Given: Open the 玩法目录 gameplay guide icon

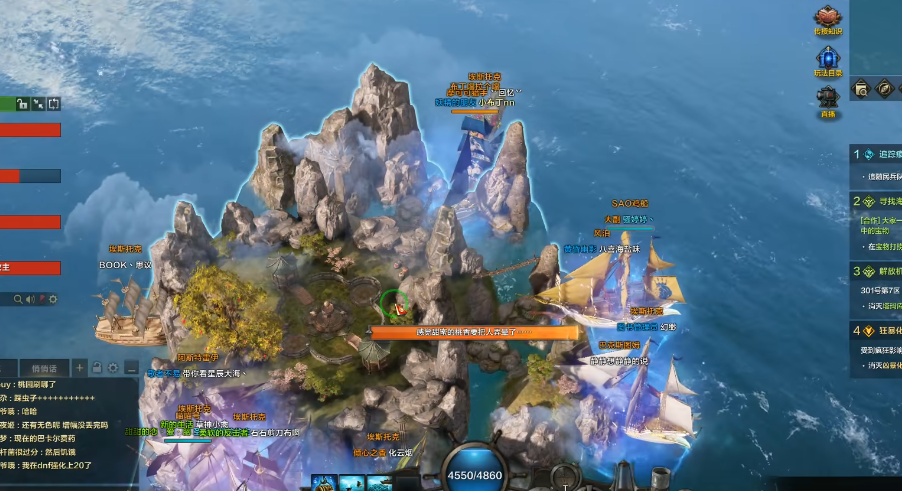Looking at the screenshot, I should 829,59.
